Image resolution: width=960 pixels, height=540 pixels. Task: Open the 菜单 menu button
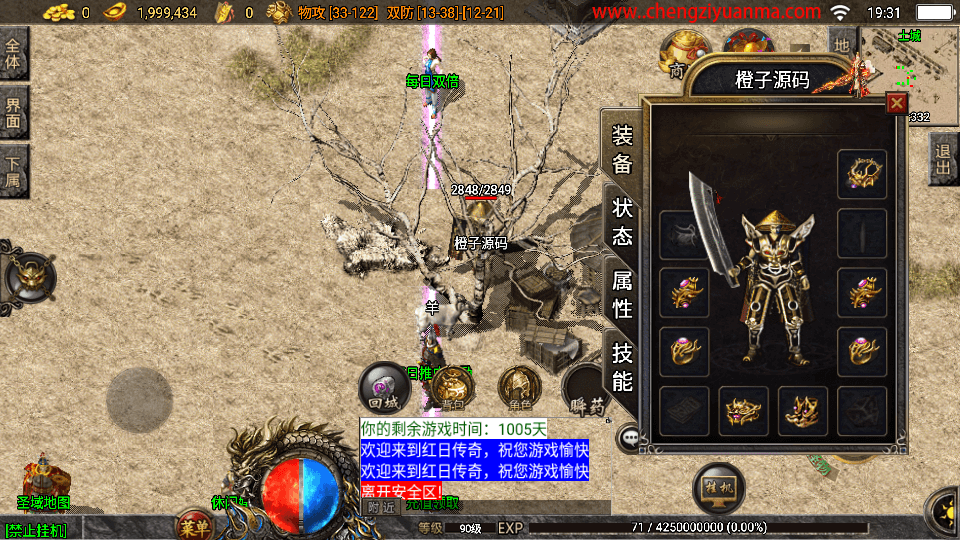tap(194, 526)
